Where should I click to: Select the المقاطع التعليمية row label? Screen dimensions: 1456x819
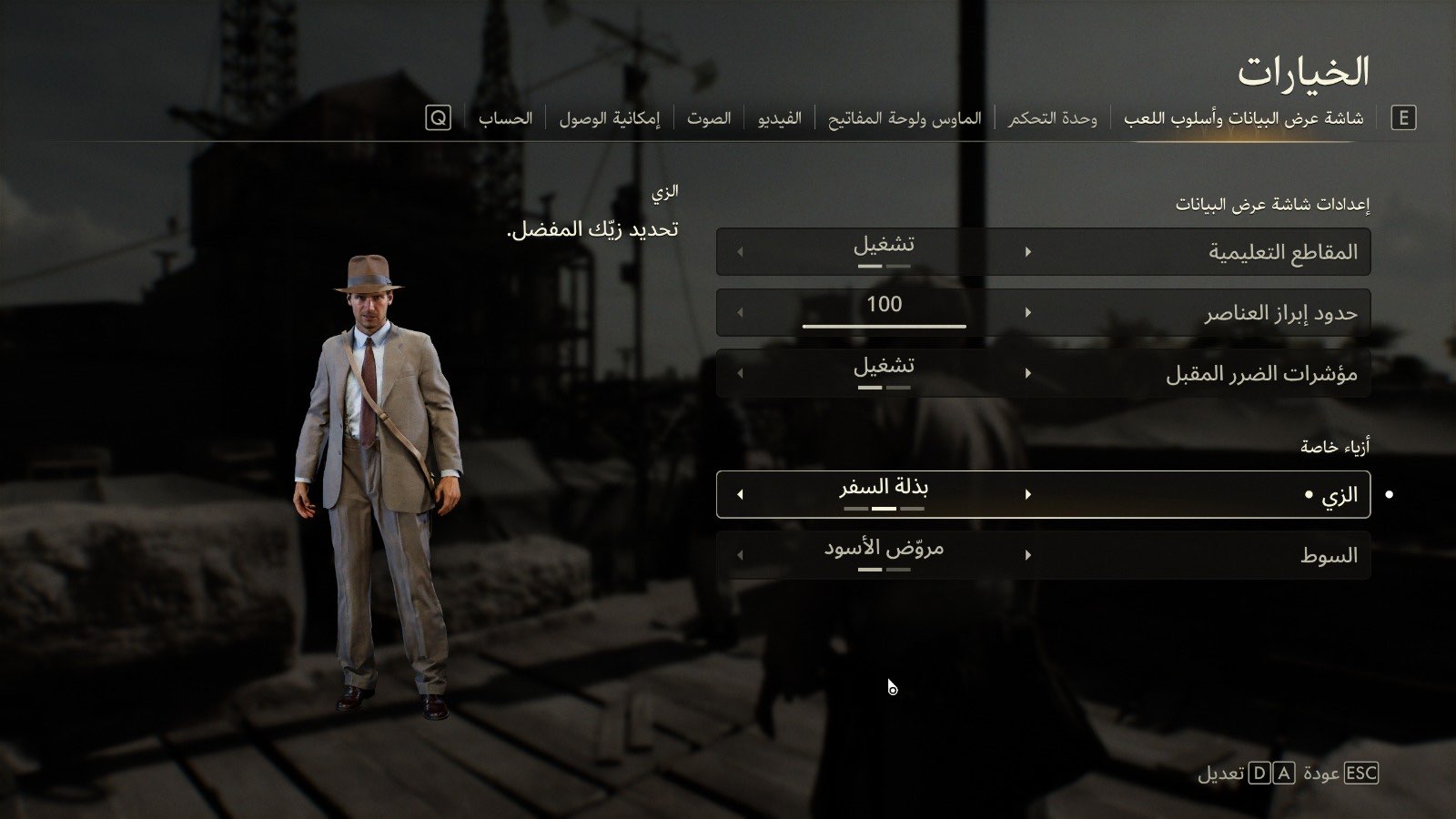coord(1282,252)
